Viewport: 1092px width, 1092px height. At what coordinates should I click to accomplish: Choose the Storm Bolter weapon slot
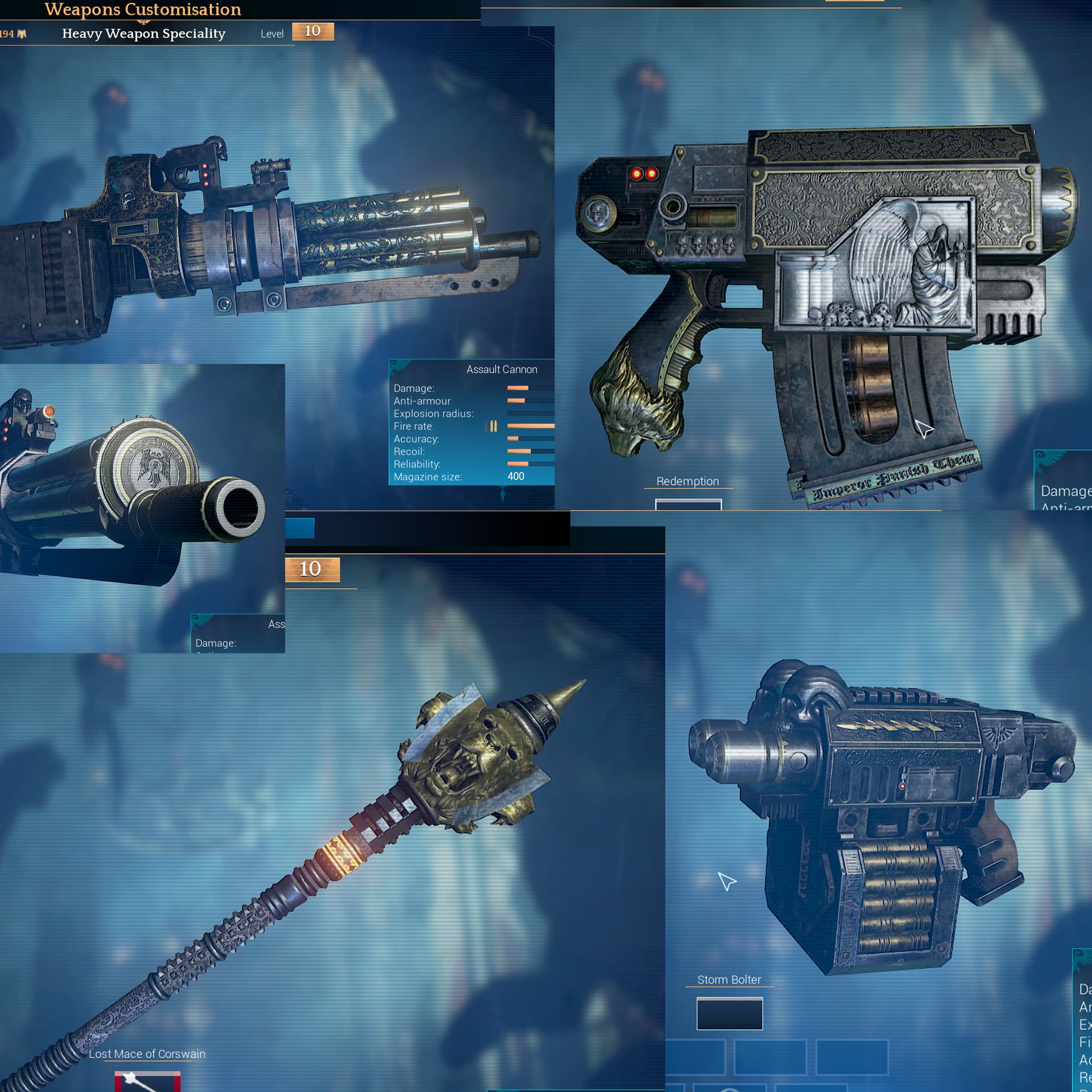(729, 1014)
